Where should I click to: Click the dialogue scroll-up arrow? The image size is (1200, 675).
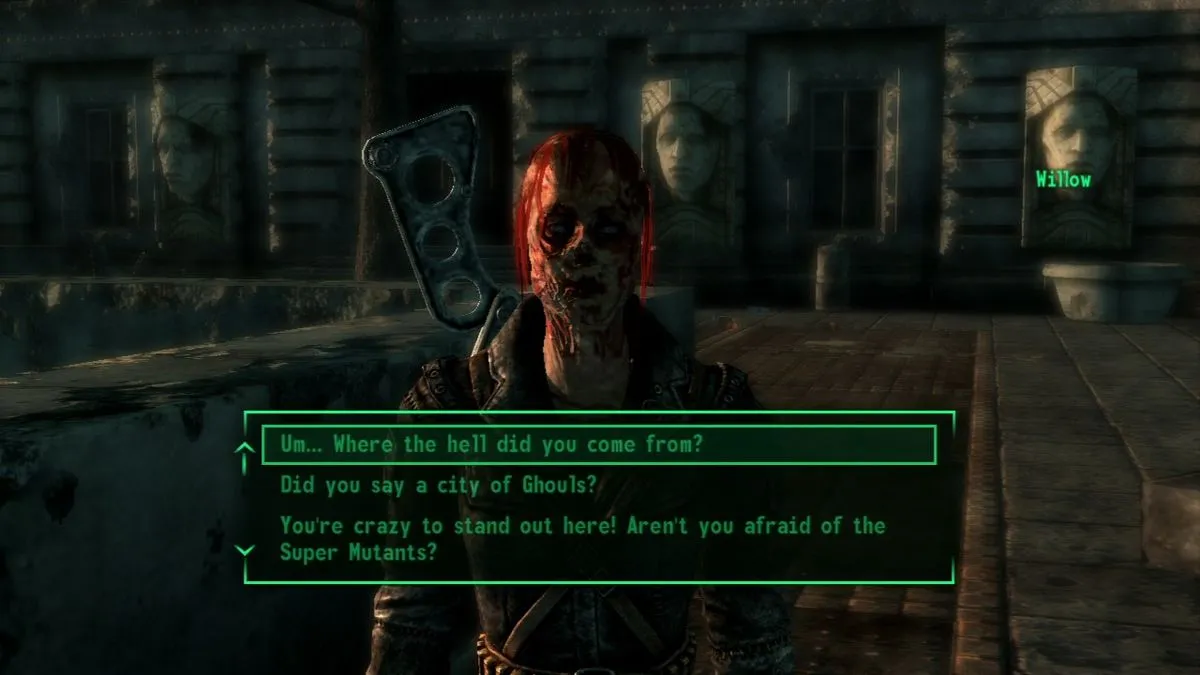click(244, 453)
